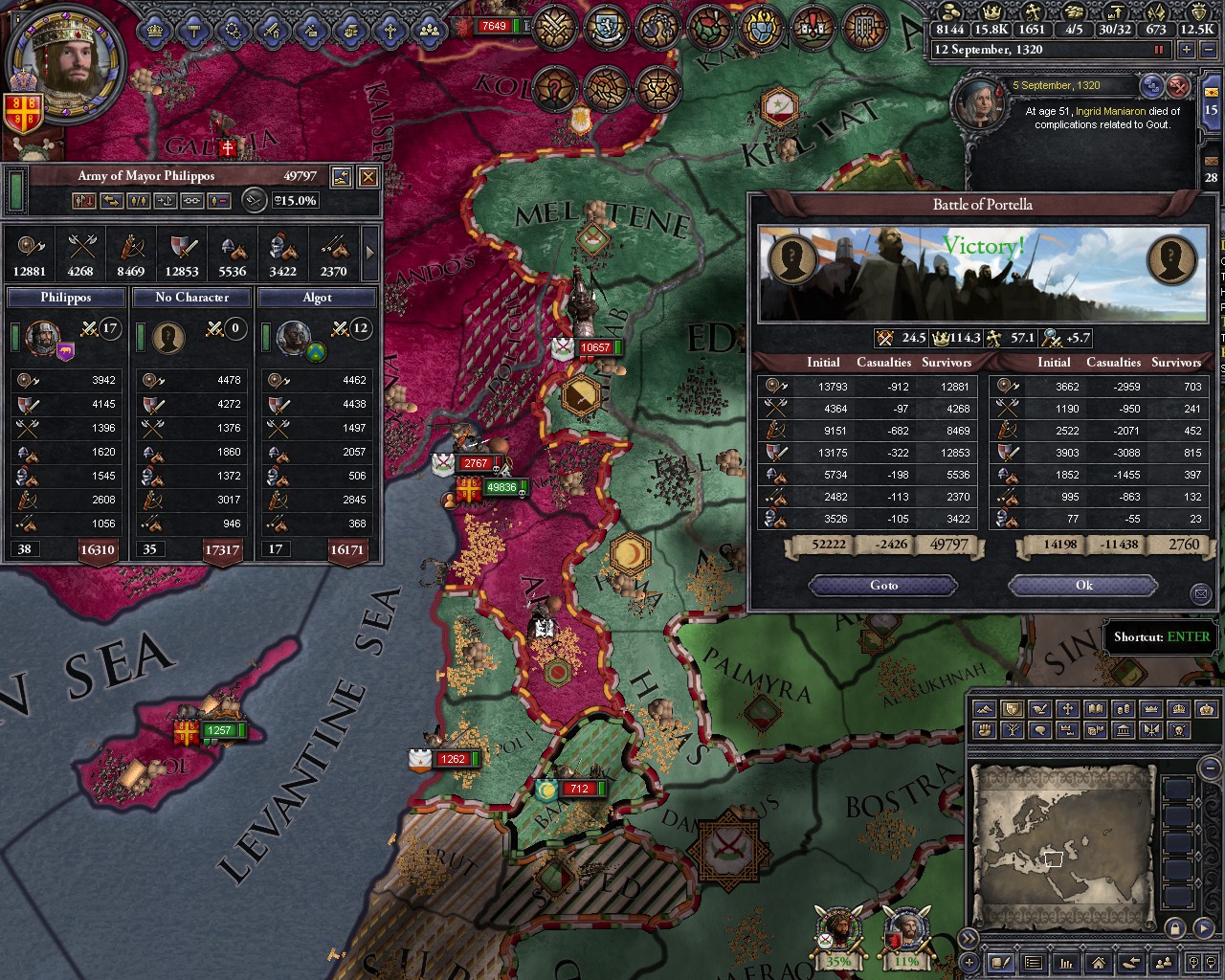Select the Algot flank tab
The image size is (1225, 980).
click(316, 298)
